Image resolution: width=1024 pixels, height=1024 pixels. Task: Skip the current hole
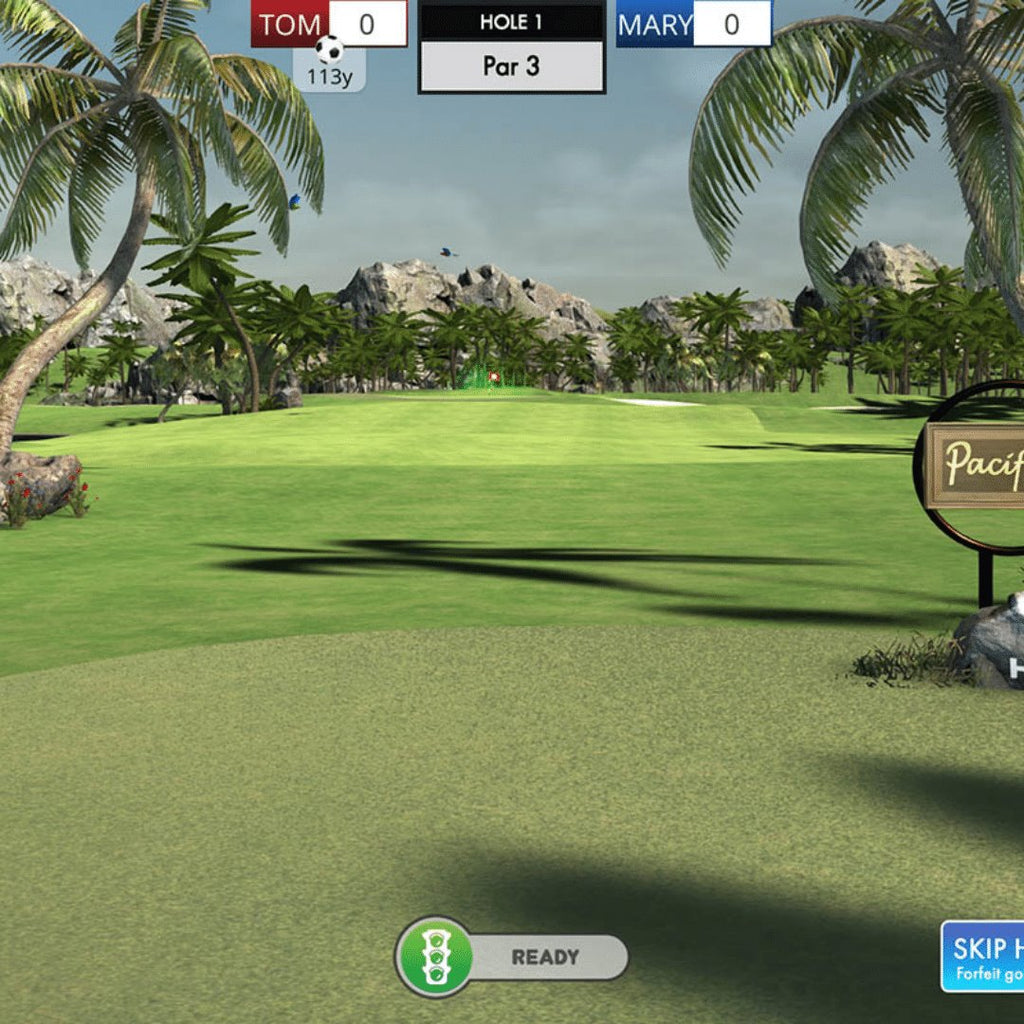pyautogui.click(x=983, y=956)
